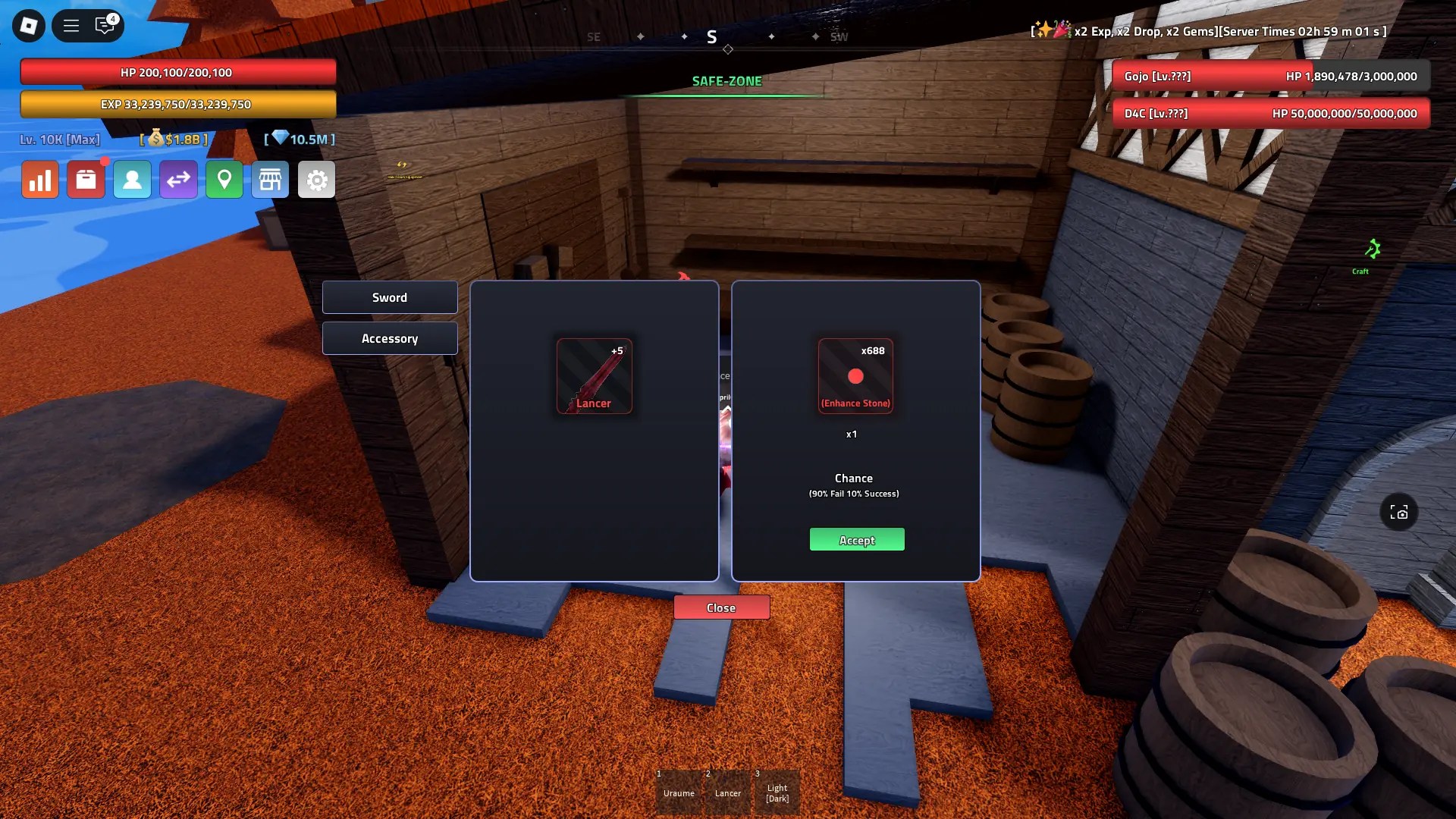
Task: Open the inventory box icon with red notification
Action: 86,179
